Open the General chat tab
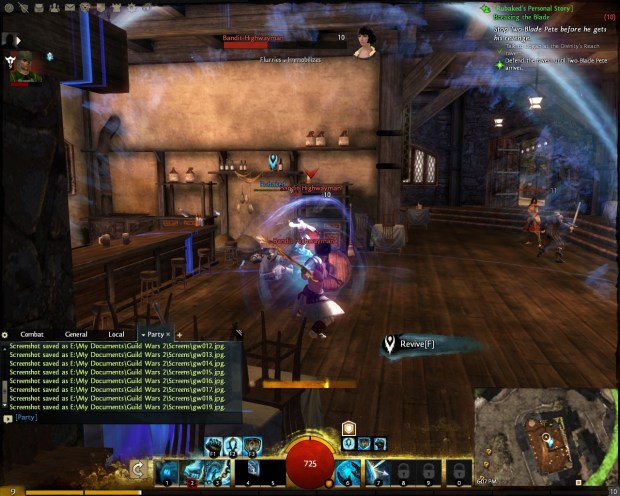The width and height of the screenshot is (620, 496). pos(75,334)
